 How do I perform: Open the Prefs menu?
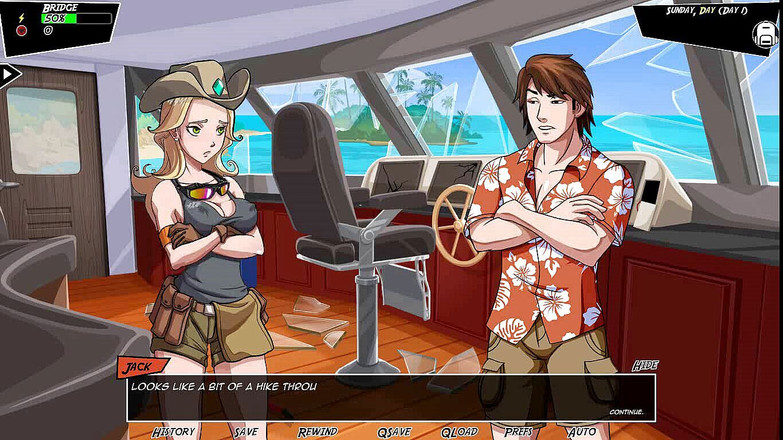518,431
